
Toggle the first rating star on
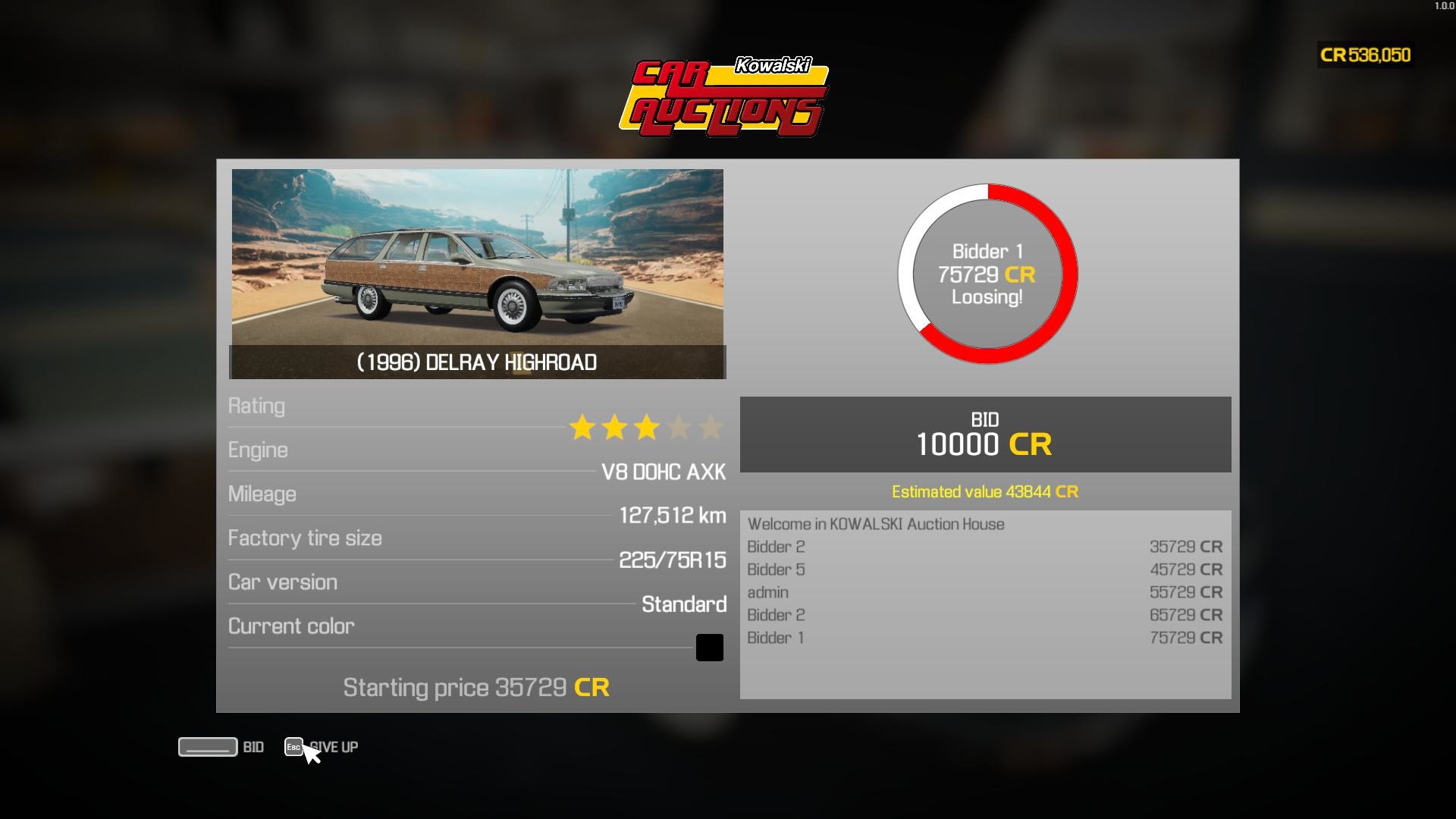pyautogui.click(x=582, y=427)
